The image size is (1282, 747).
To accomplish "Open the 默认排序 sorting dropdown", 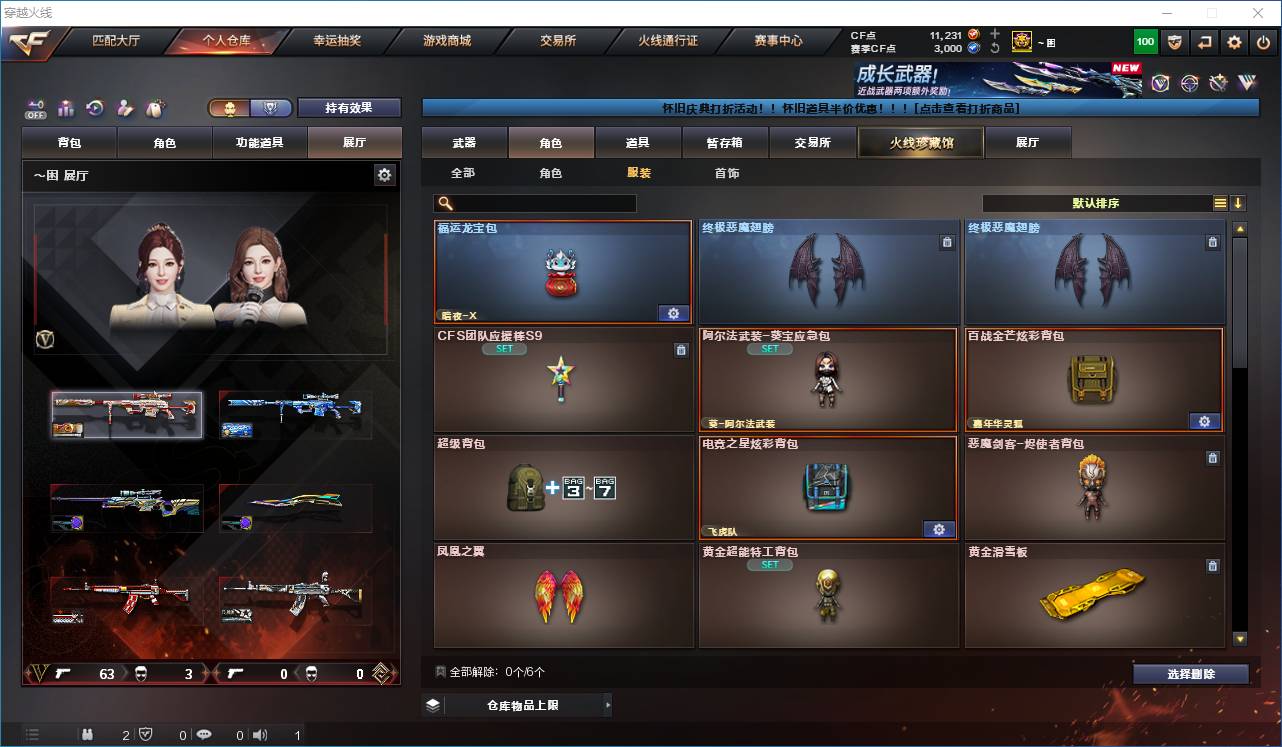I will point(1095,202).
